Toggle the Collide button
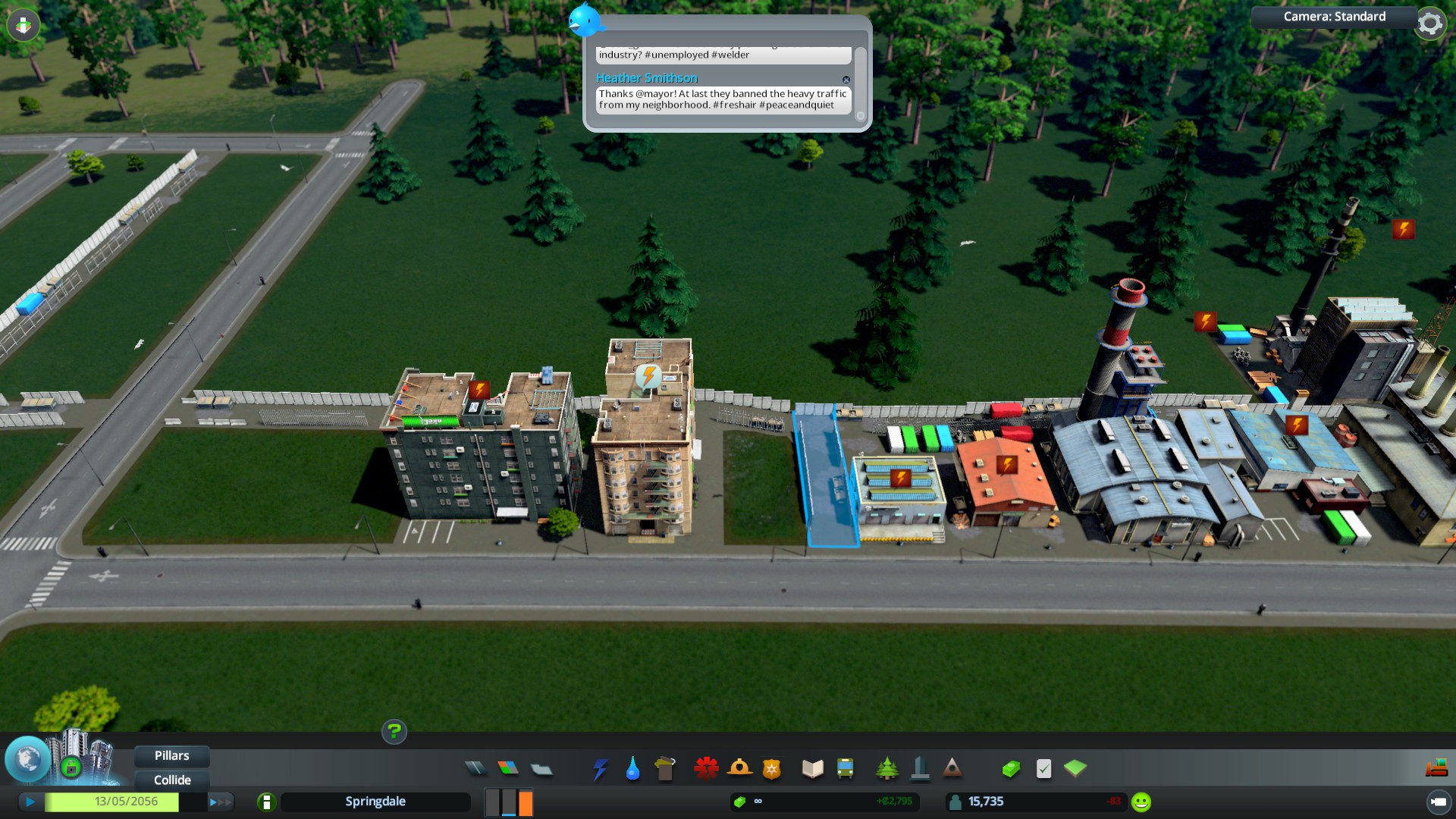1456x819 pixels. [172, 780]
